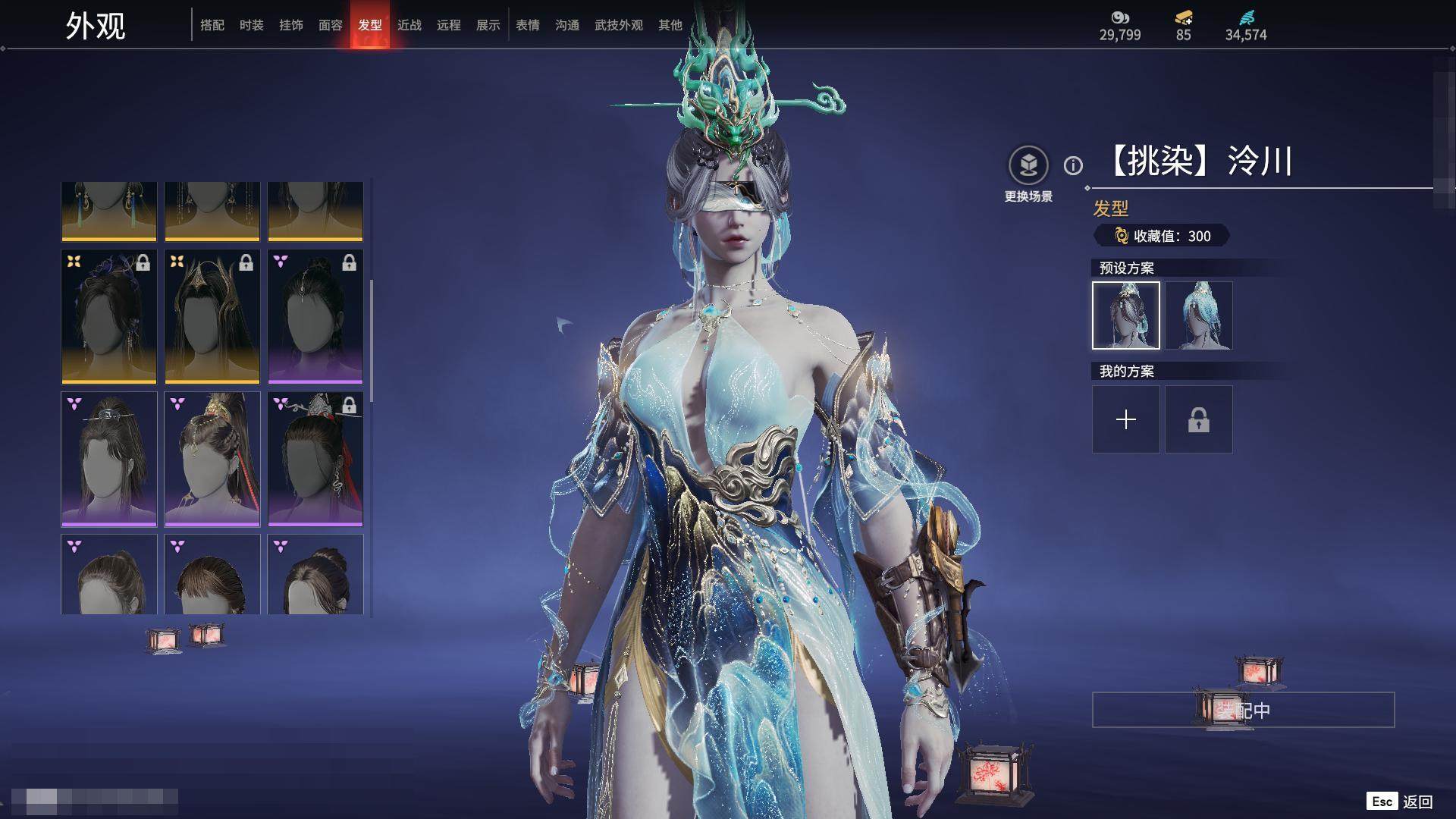Open the 其他 others tab
Image resolution: width=1456 pixels, height=819 pixels.
coord(670,25)
